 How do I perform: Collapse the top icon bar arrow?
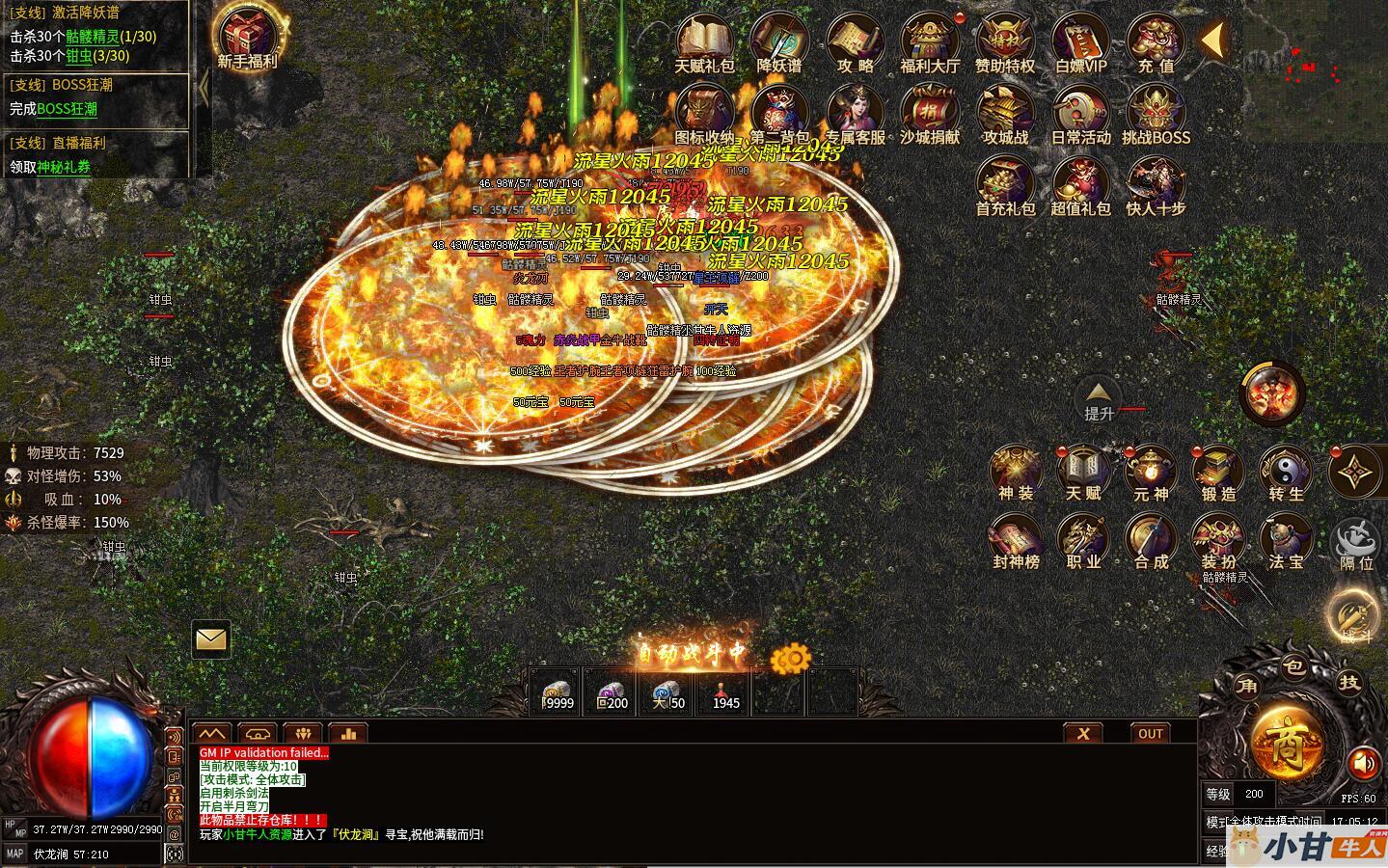[x=1213, y=41]
